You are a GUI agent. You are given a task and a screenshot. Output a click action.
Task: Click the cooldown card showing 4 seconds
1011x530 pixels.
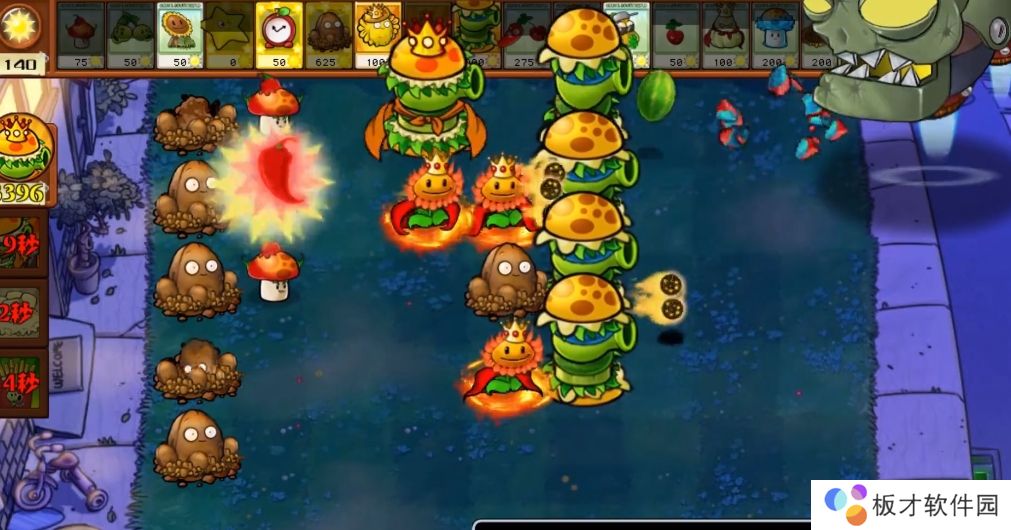coord(22,384)
